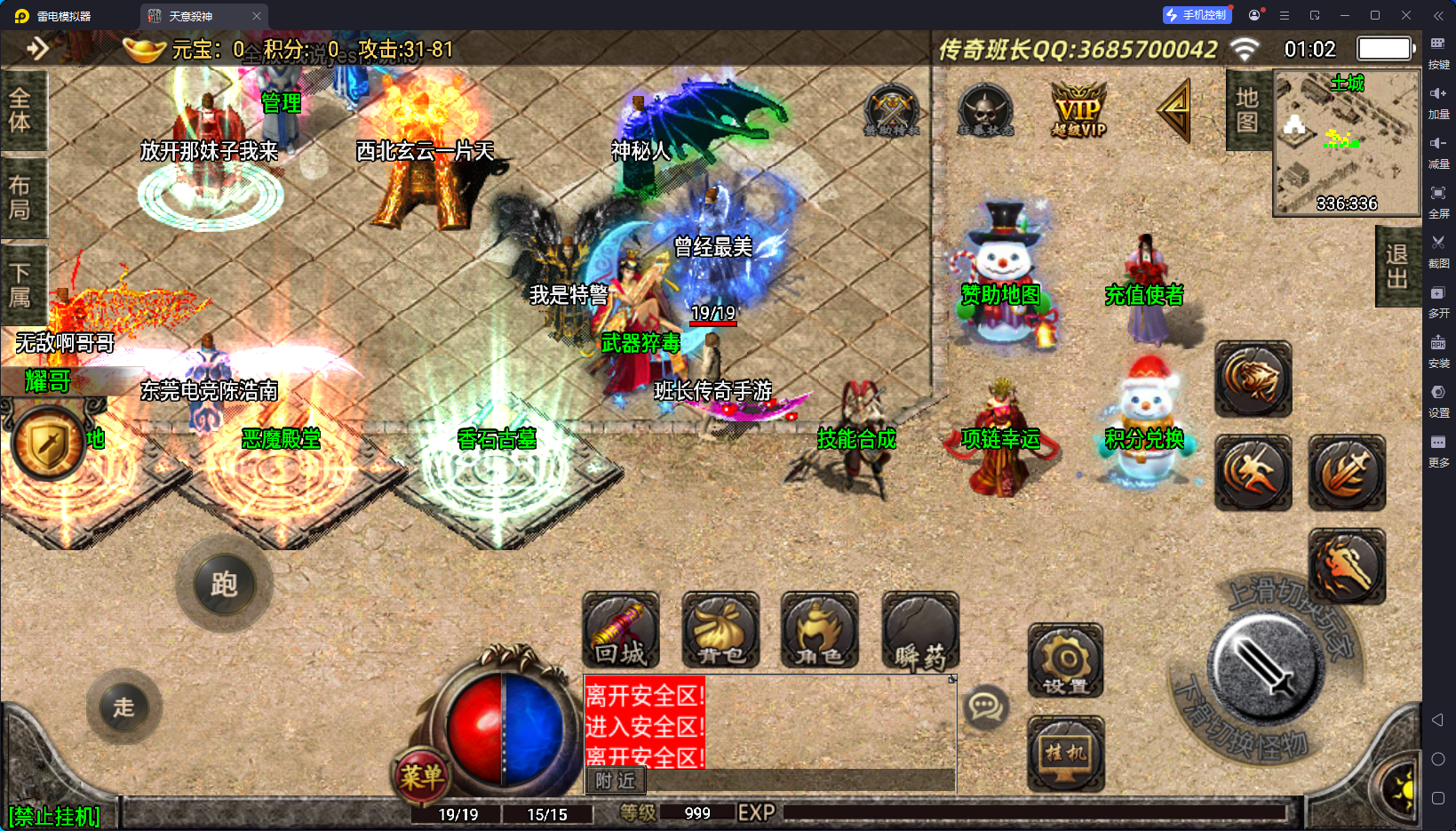Viewport: 1456px width, 831px height.
Task: Tap the 退出 exit button
Action: pos(1396,267)
